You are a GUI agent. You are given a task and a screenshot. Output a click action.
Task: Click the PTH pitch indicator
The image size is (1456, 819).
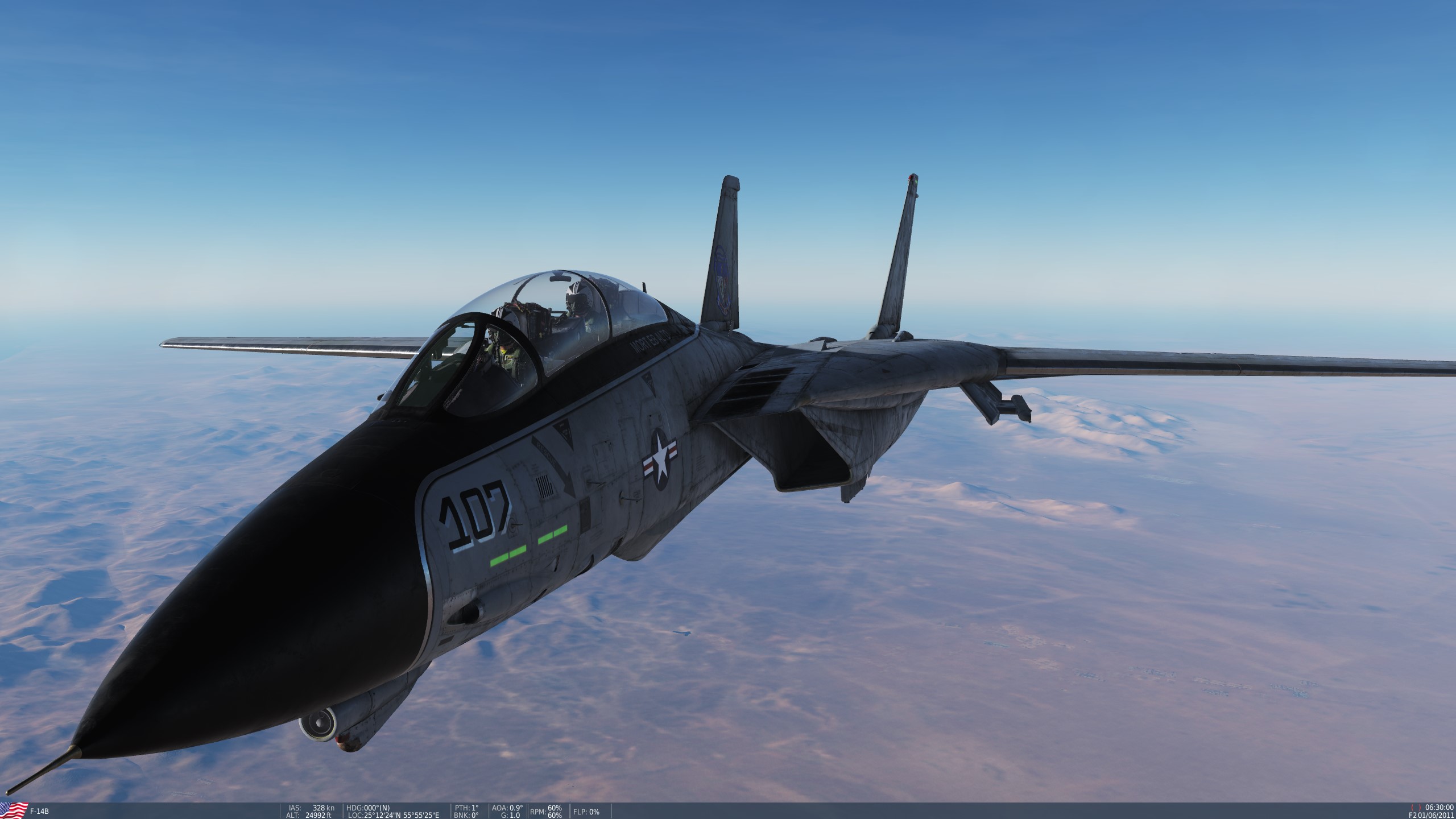click(x=466, y=806)
